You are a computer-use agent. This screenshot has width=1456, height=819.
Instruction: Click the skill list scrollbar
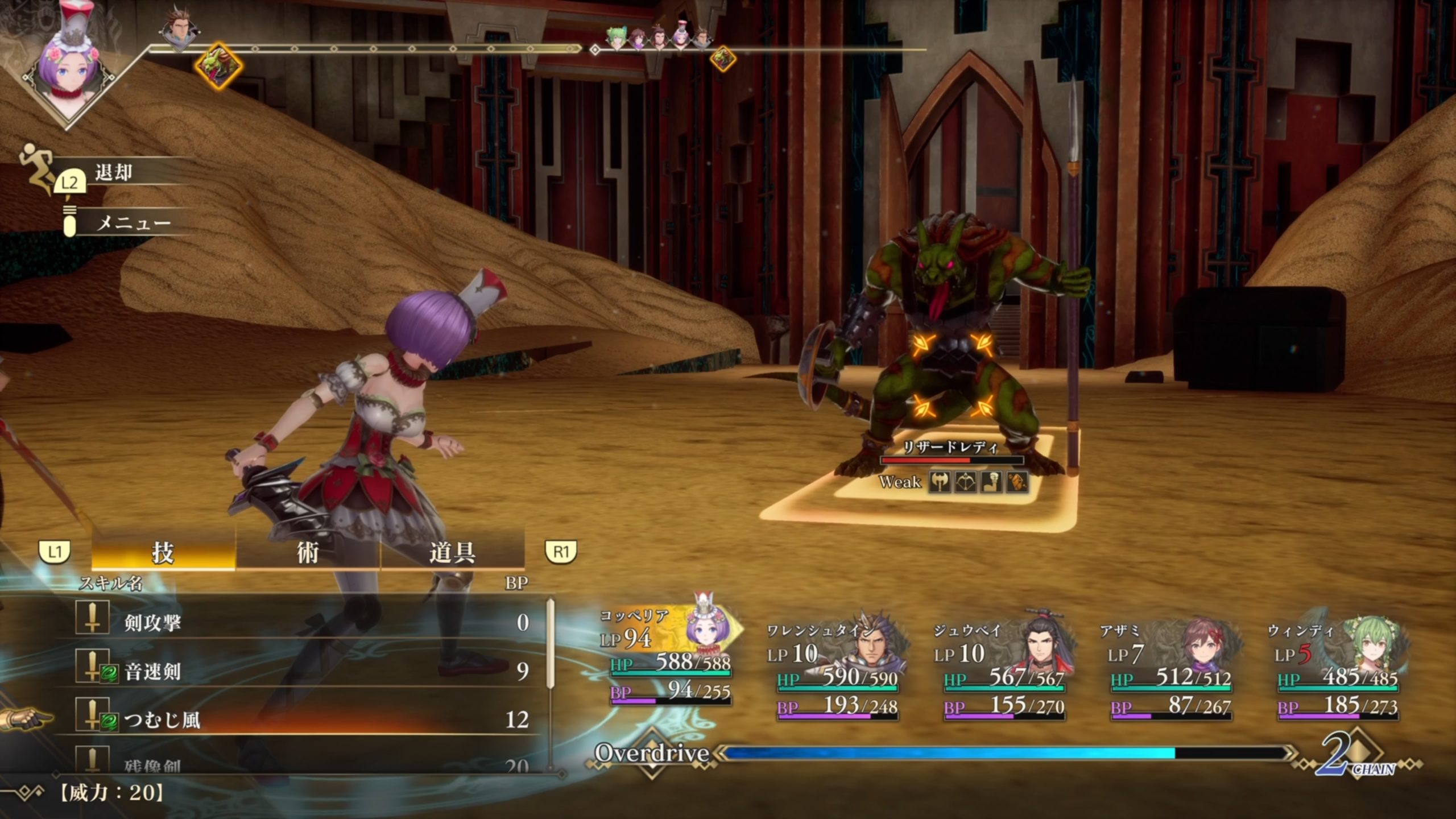(x=550, y=643)
